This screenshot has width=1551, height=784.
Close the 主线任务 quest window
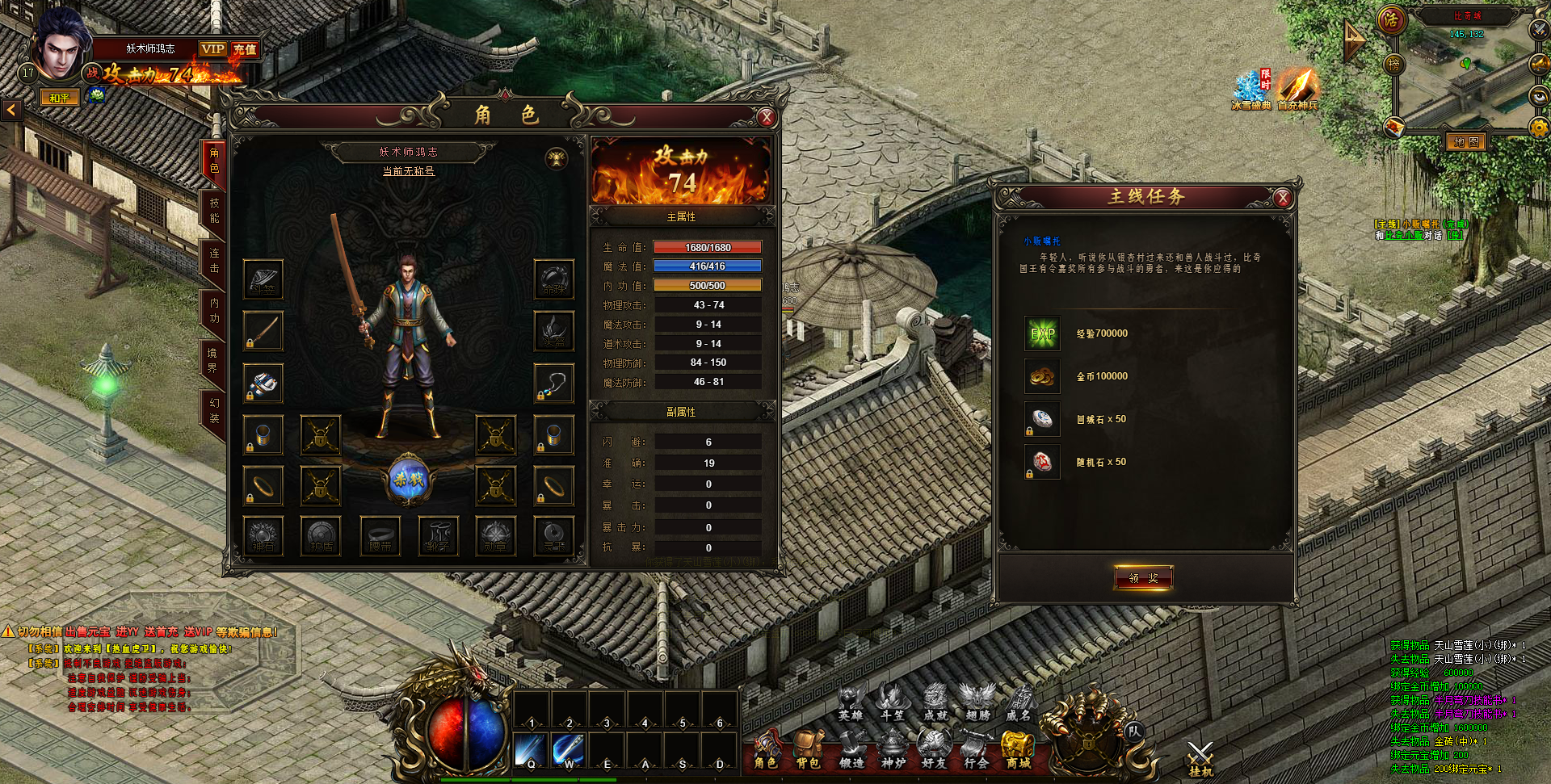click(1282, 198)
